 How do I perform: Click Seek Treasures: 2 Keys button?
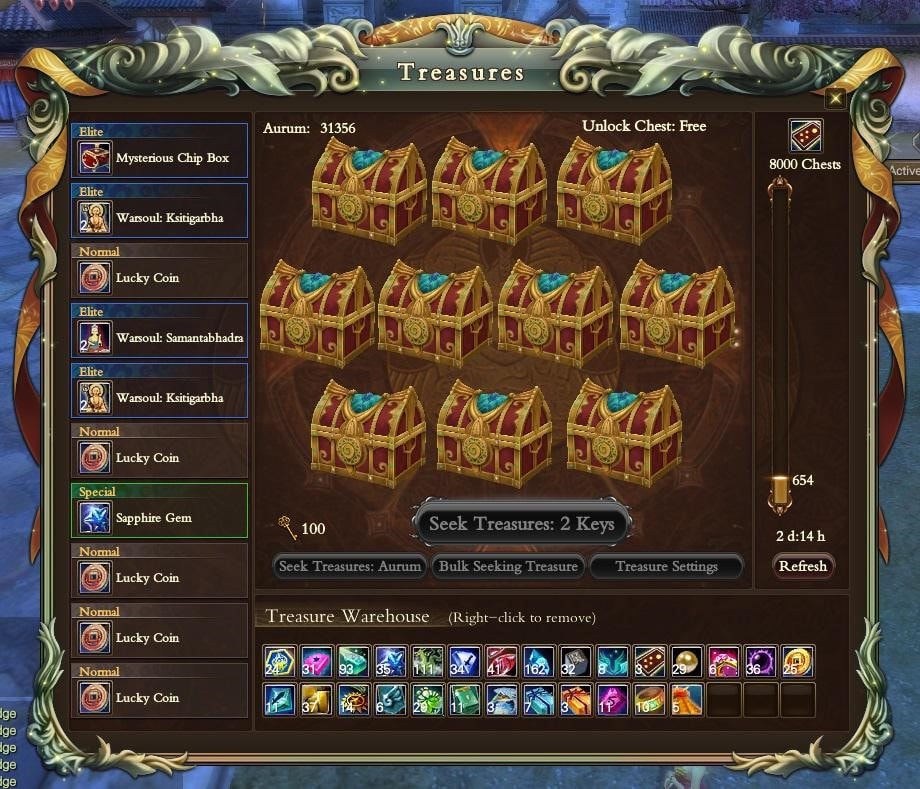point(521,523)
